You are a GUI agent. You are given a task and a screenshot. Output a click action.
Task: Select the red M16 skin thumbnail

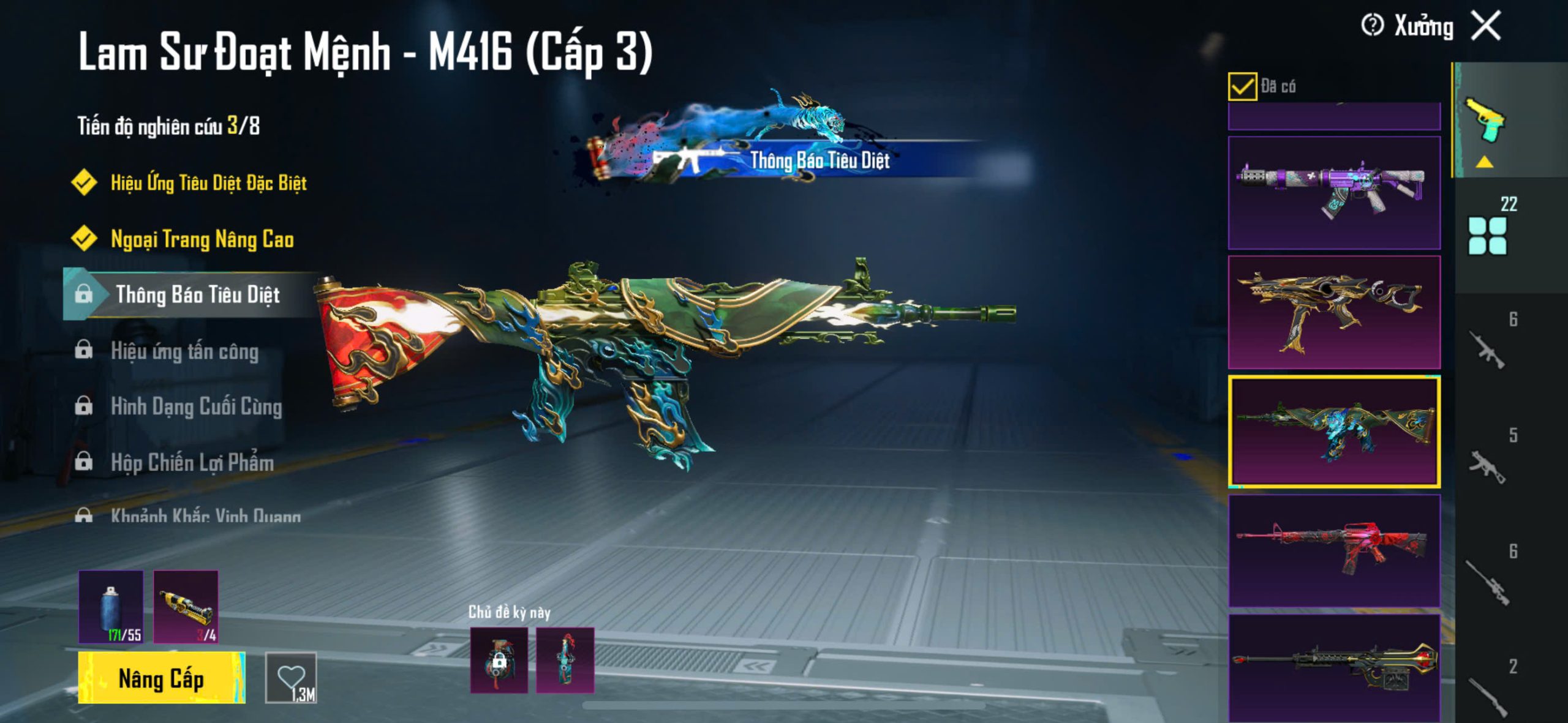point(1334,550)
